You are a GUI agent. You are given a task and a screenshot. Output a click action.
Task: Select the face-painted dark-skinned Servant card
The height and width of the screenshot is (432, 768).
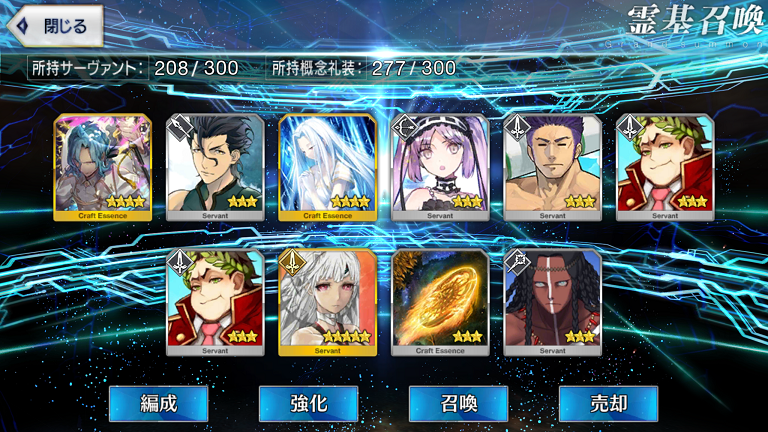click(x=553, y=302)
